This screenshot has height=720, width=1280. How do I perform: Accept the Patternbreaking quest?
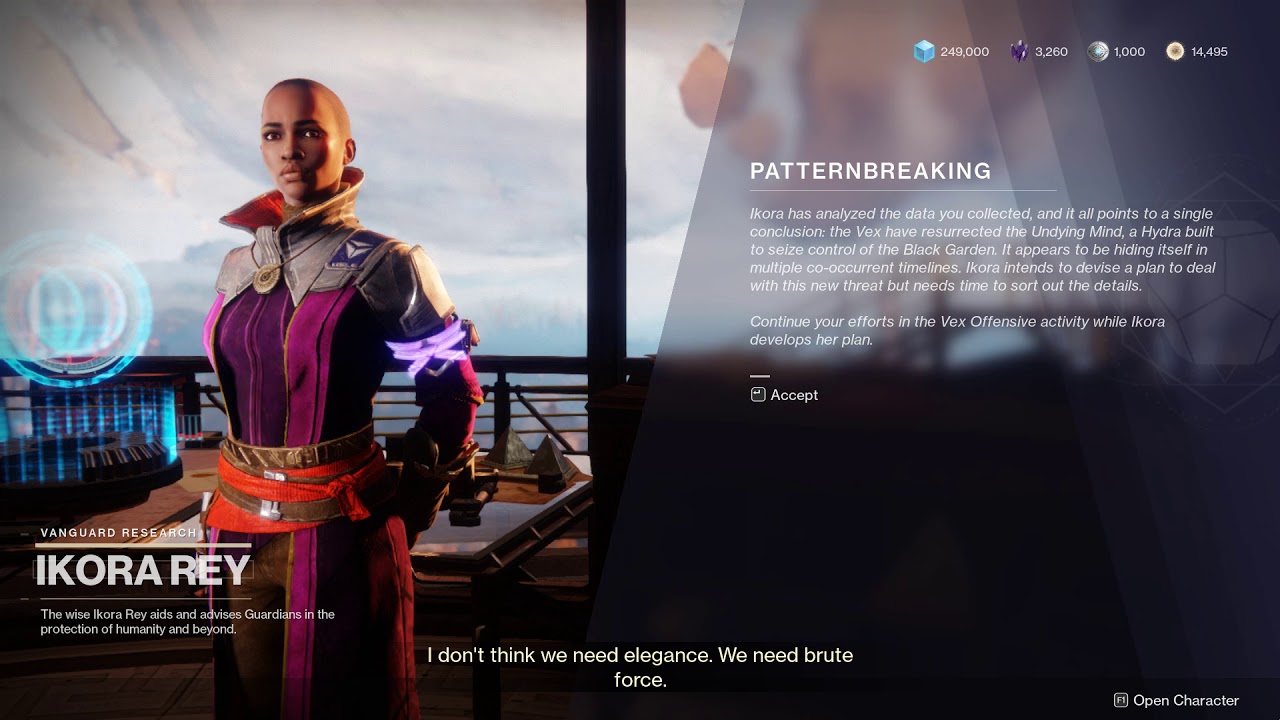[785, 395]
